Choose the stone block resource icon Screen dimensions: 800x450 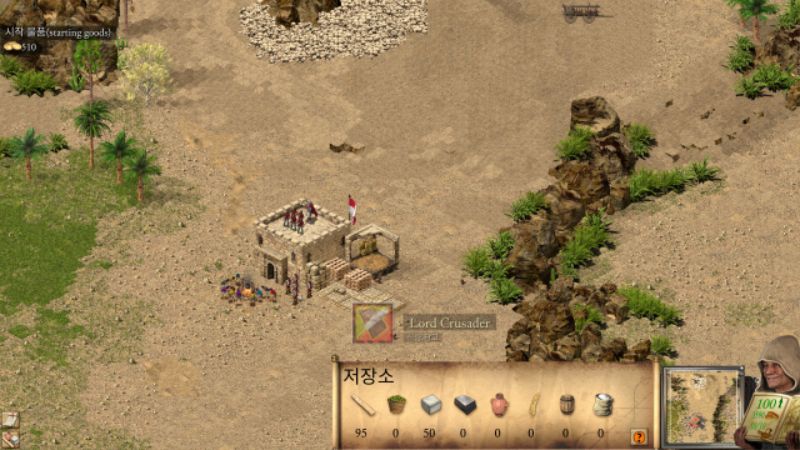(431, 404)
